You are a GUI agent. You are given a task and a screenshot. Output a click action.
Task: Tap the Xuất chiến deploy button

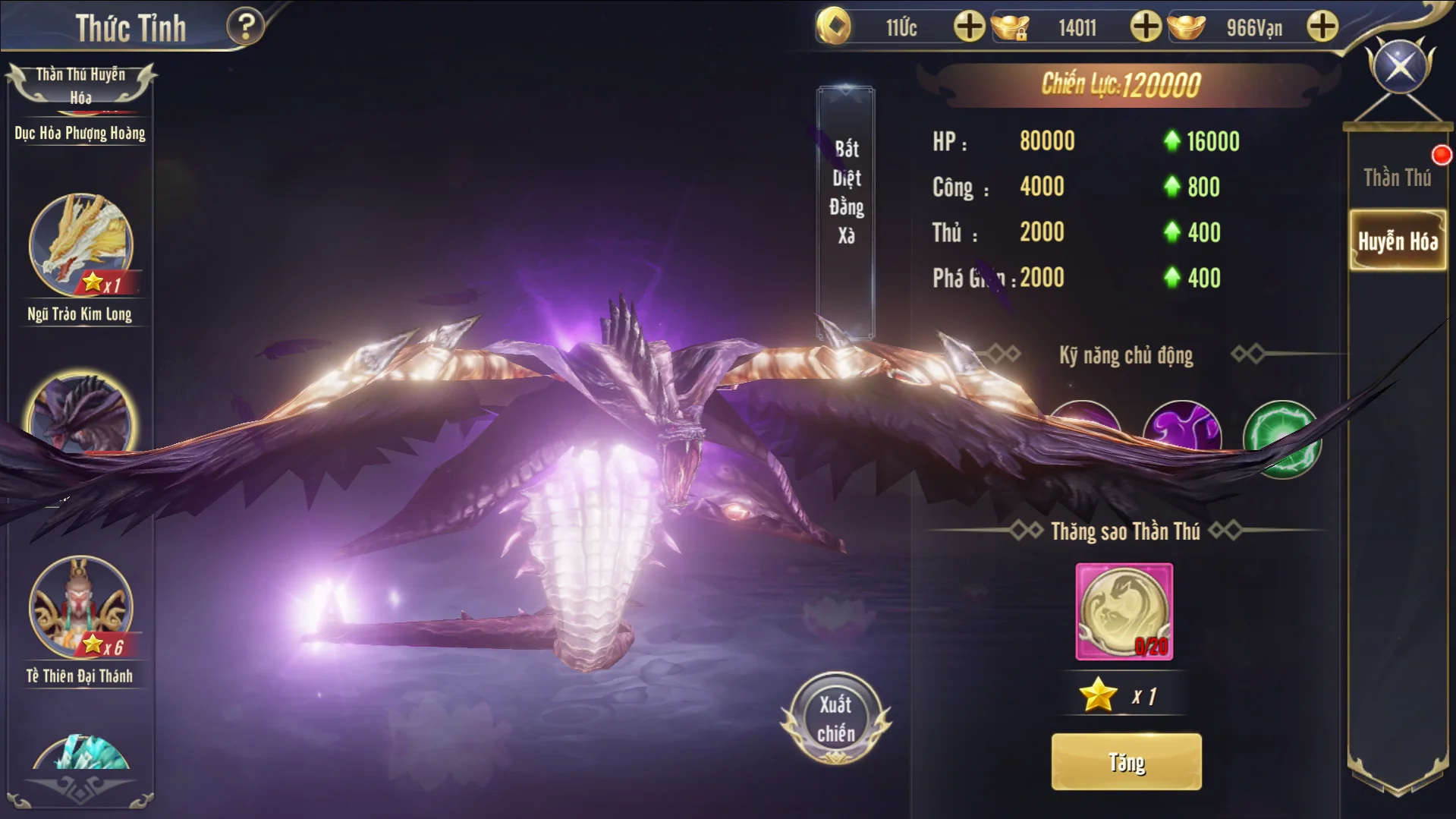coord(835,718)
